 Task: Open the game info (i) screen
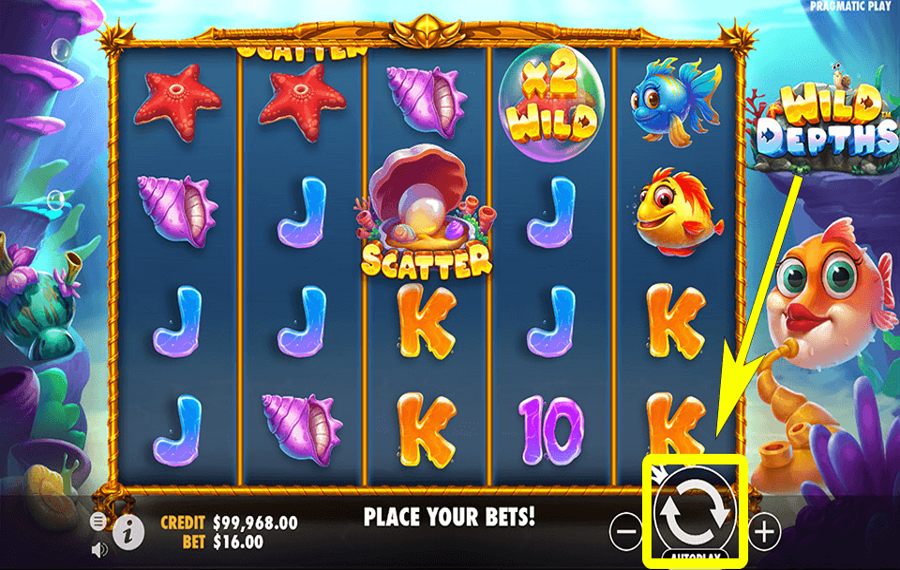tap(127, 532)
